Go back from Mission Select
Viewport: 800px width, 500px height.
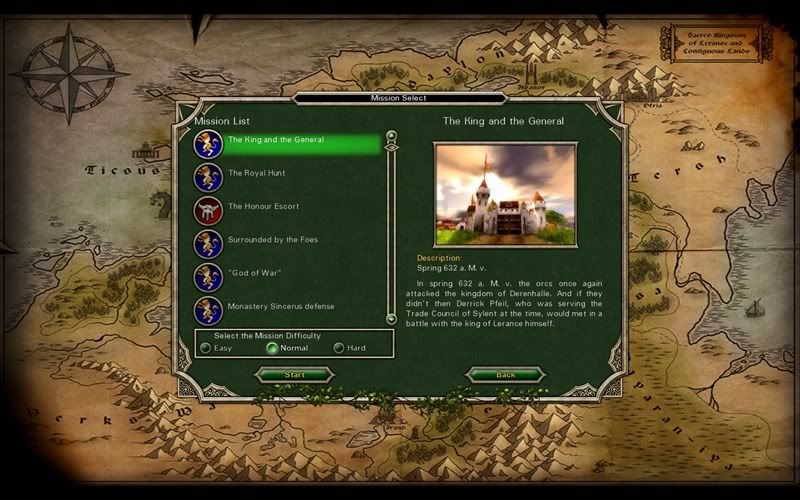tap(506, 375)
